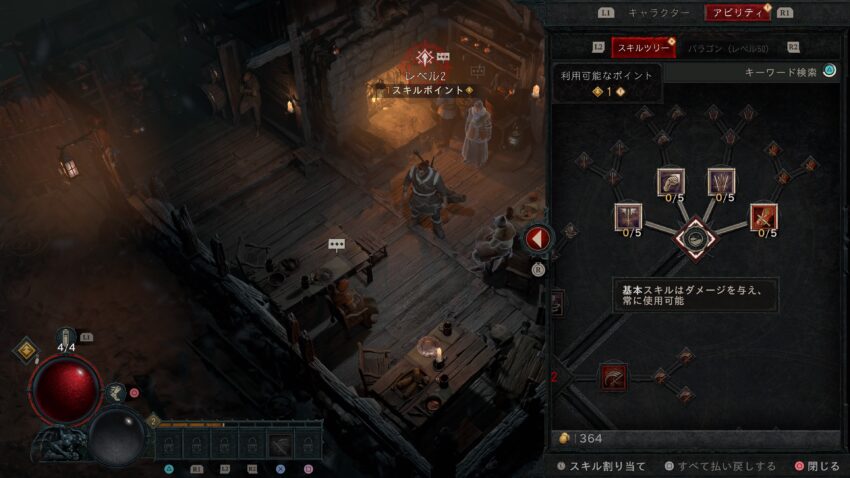Pick the upper-right 0/5 basic skill node
Screen dimensions: 850x478
coord(721,181)
